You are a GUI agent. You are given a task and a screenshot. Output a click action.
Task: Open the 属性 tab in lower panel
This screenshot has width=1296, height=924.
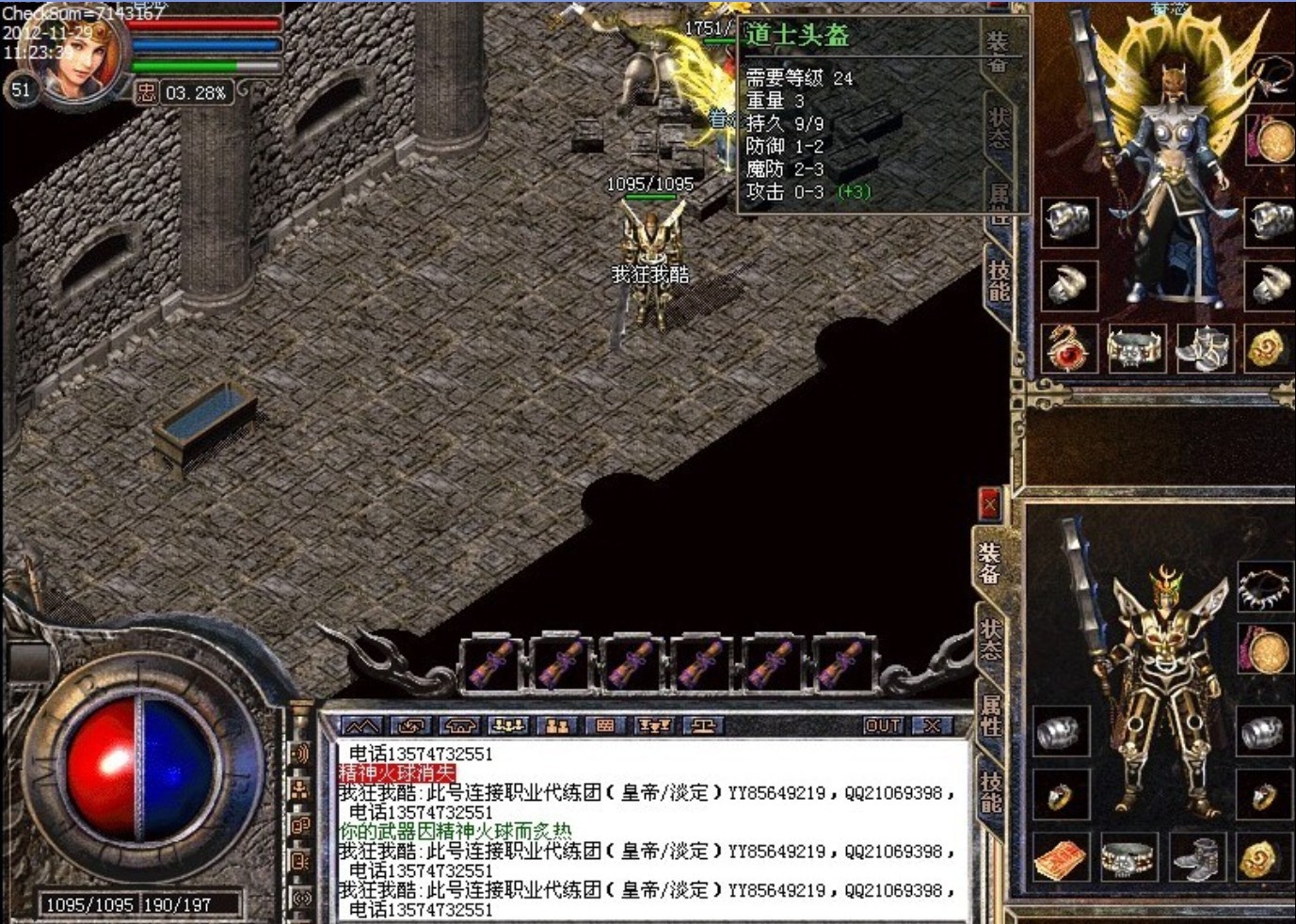pyautogui.click(x=991, y=715)
